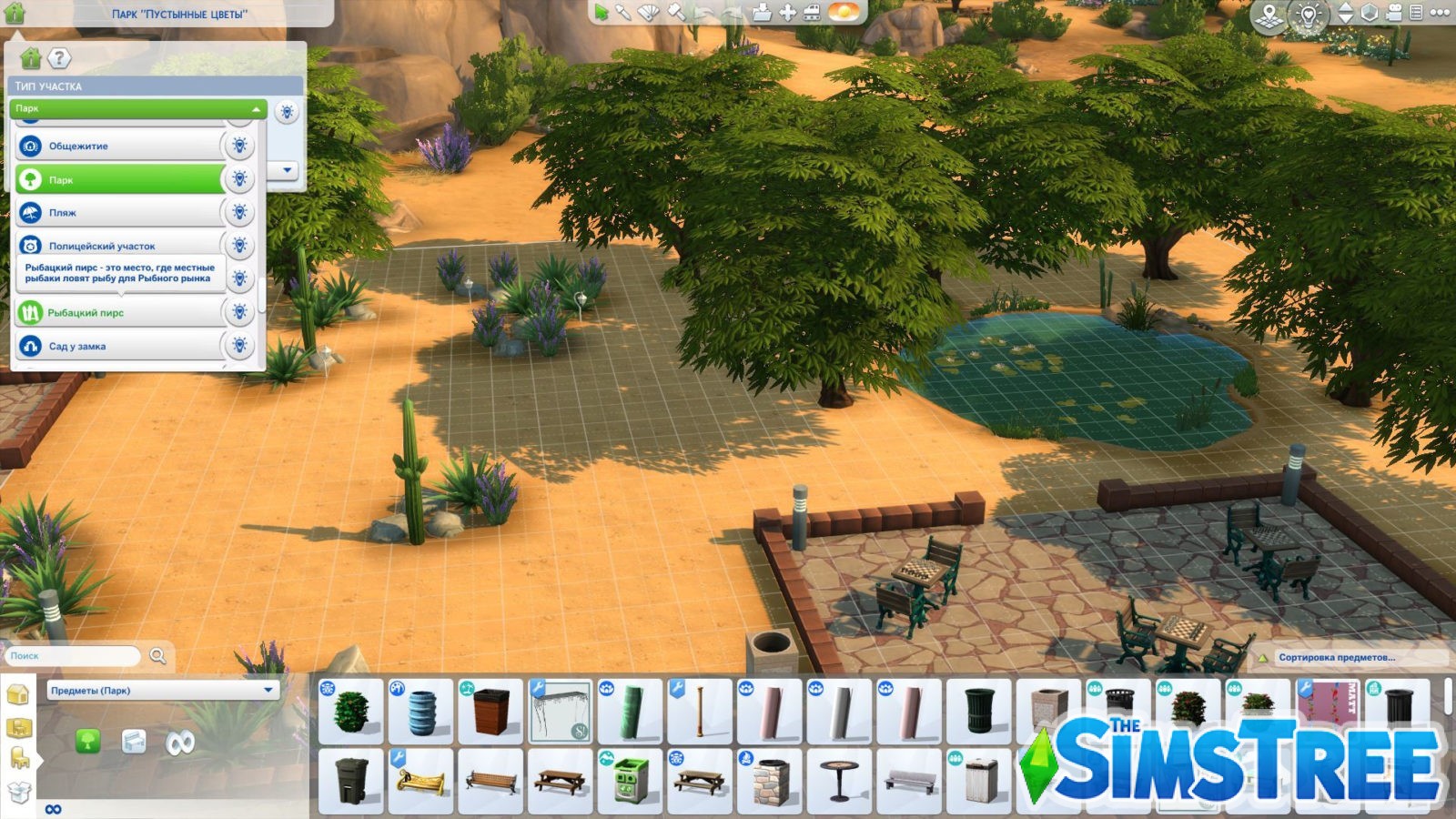Open the three-dots options menu
The width and height of the screenshot is (1456, 819).
point(1440,12)
